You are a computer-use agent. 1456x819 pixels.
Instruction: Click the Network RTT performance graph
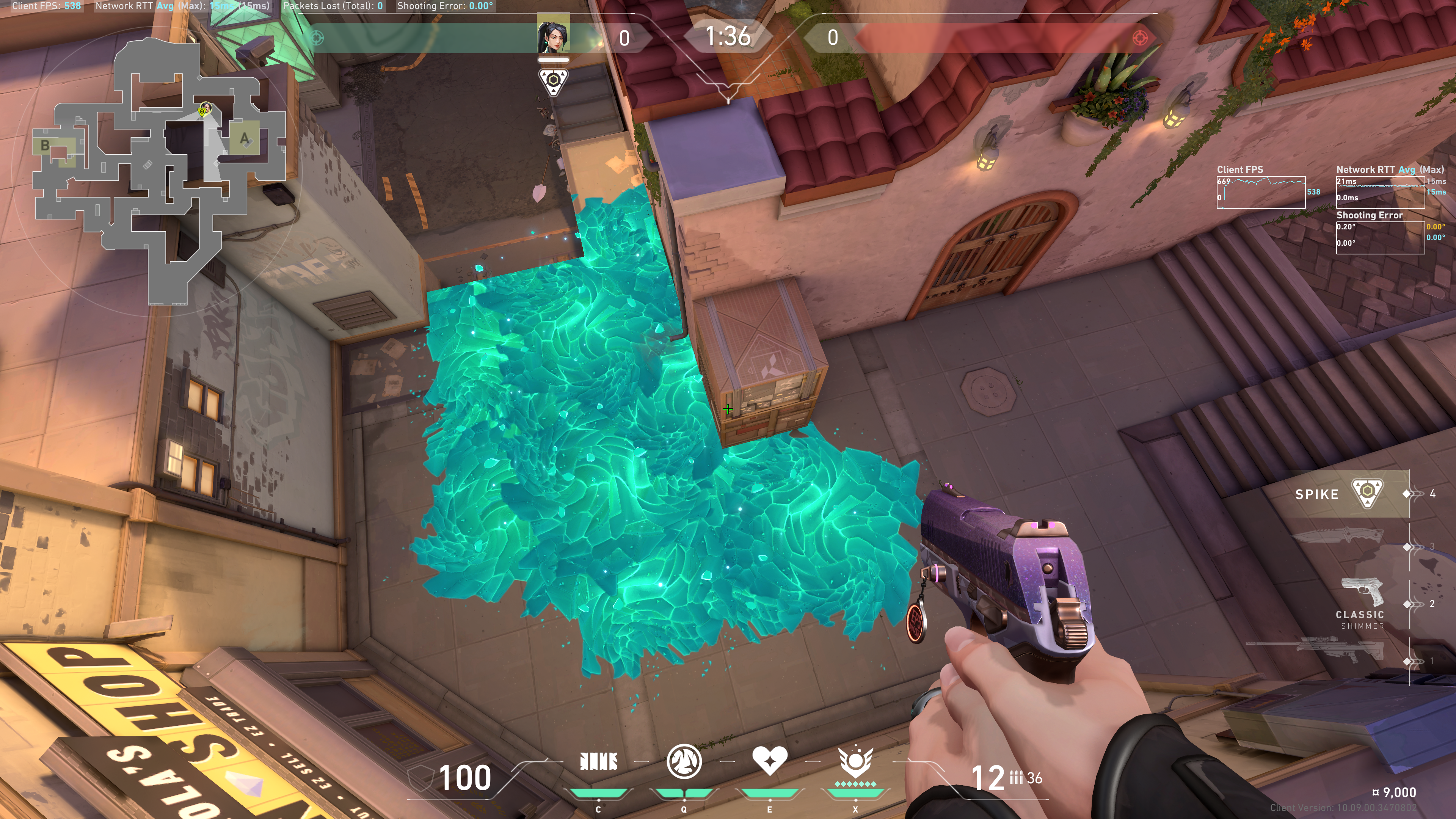tap(1380, 192)
